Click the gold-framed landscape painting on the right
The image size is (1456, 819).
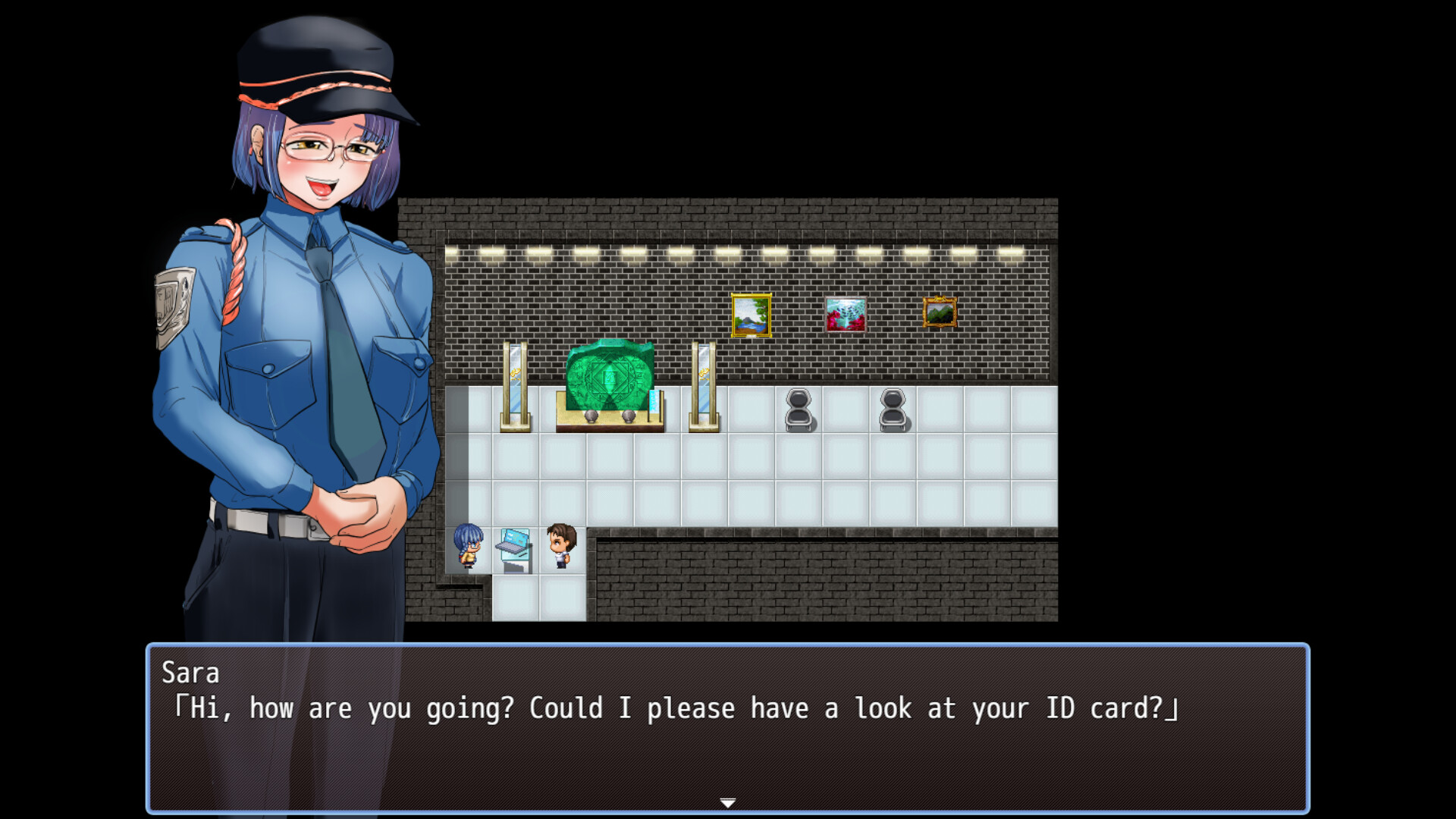point(940,313)
